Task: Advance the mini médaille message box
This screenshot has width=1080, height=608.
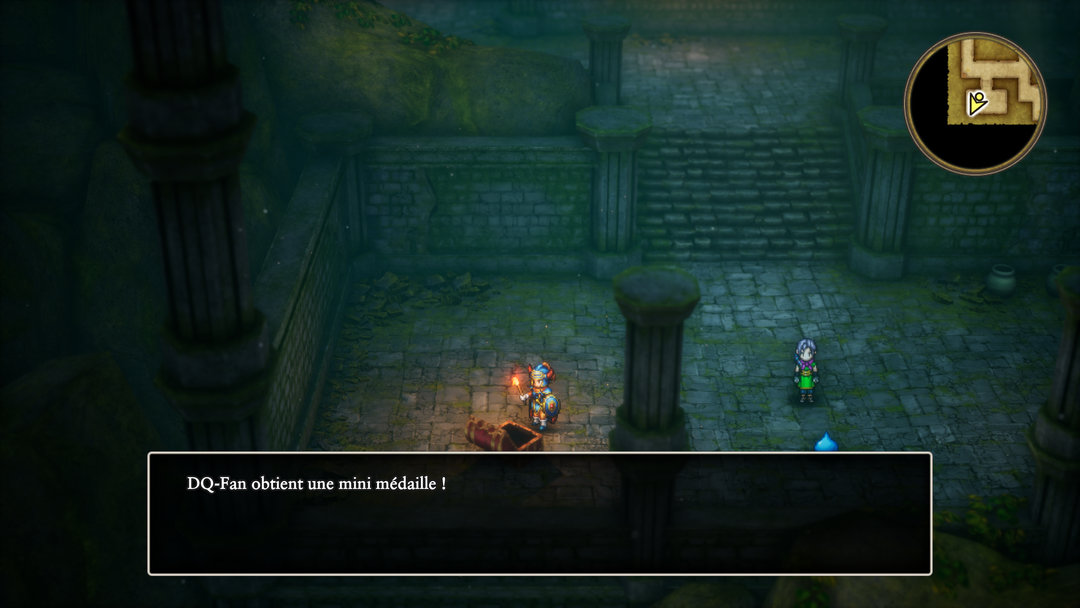Action: 539,513
